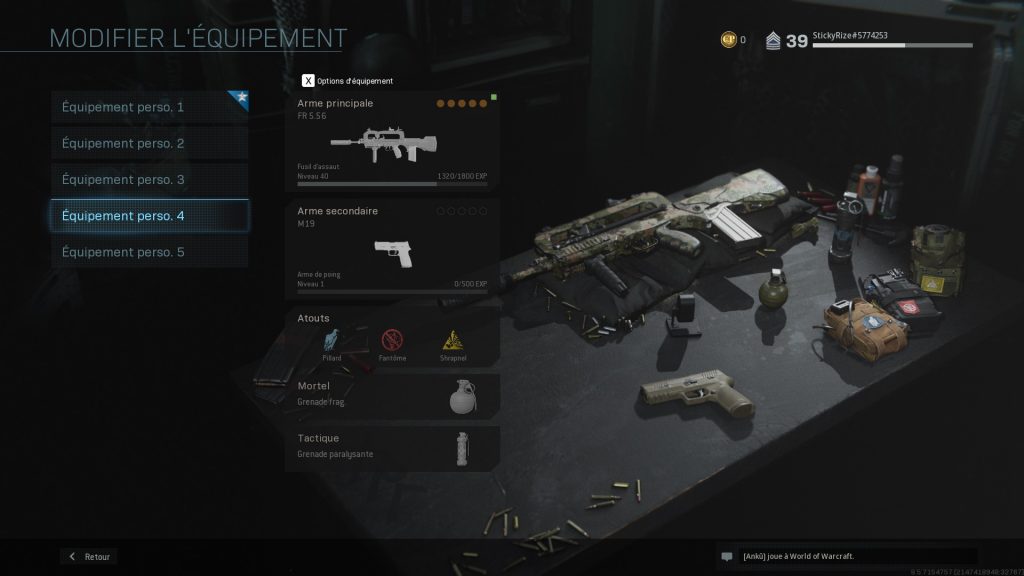This screenshot has height=576, width=1024.
Task: Open the friend activity notification about Ankö
Action: coord(846,556)
